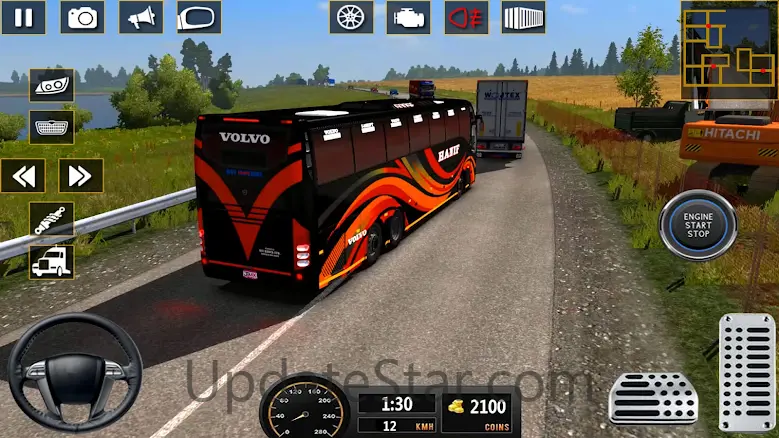Click the Engine Start Stop button
This screenshot has height=438, width=779.
point(697,226)
